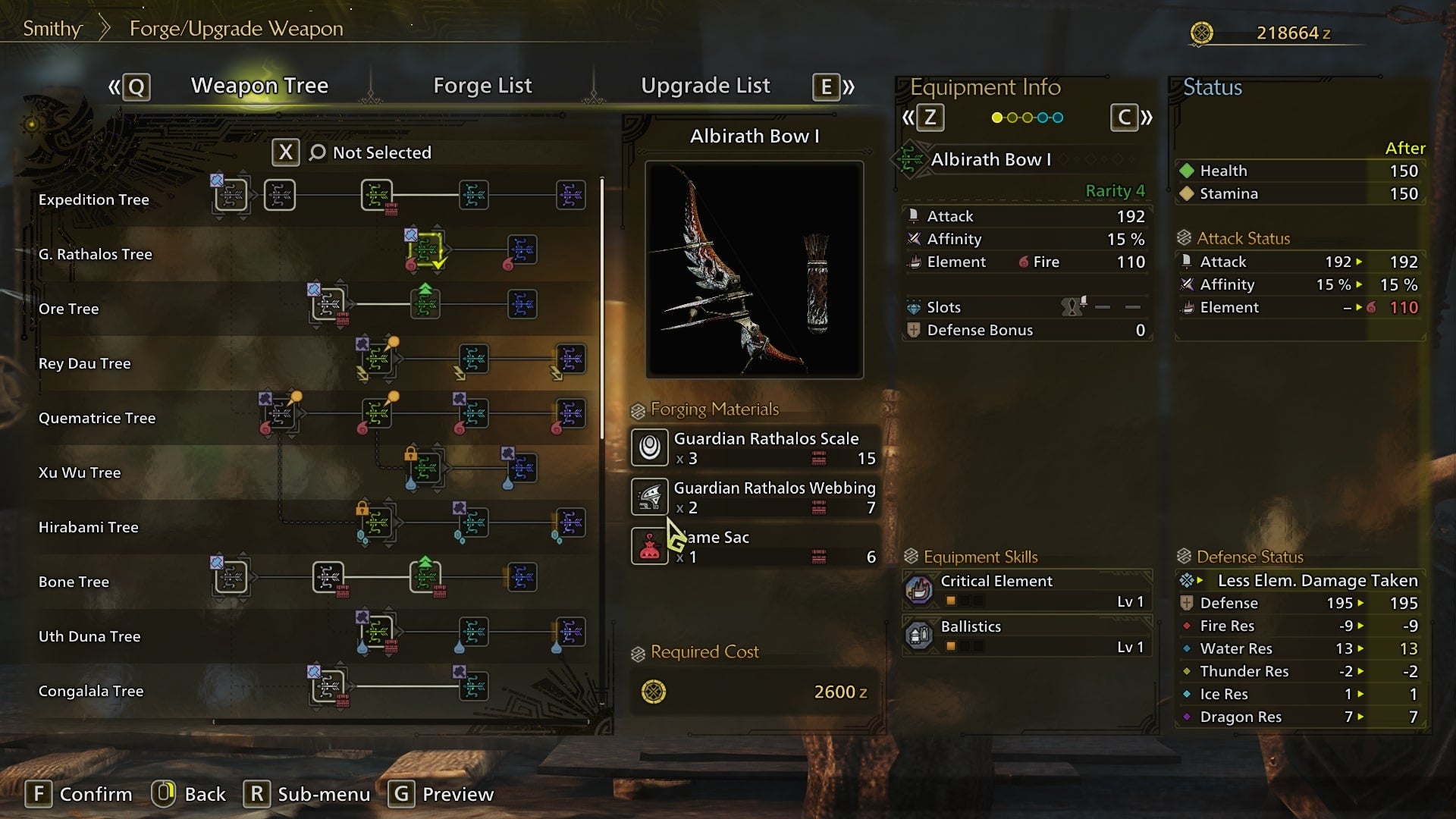This screenshot has width=1456, height=819.
Task: Click the Albirath Bow I preview image
Action: (x=755, y=269)
